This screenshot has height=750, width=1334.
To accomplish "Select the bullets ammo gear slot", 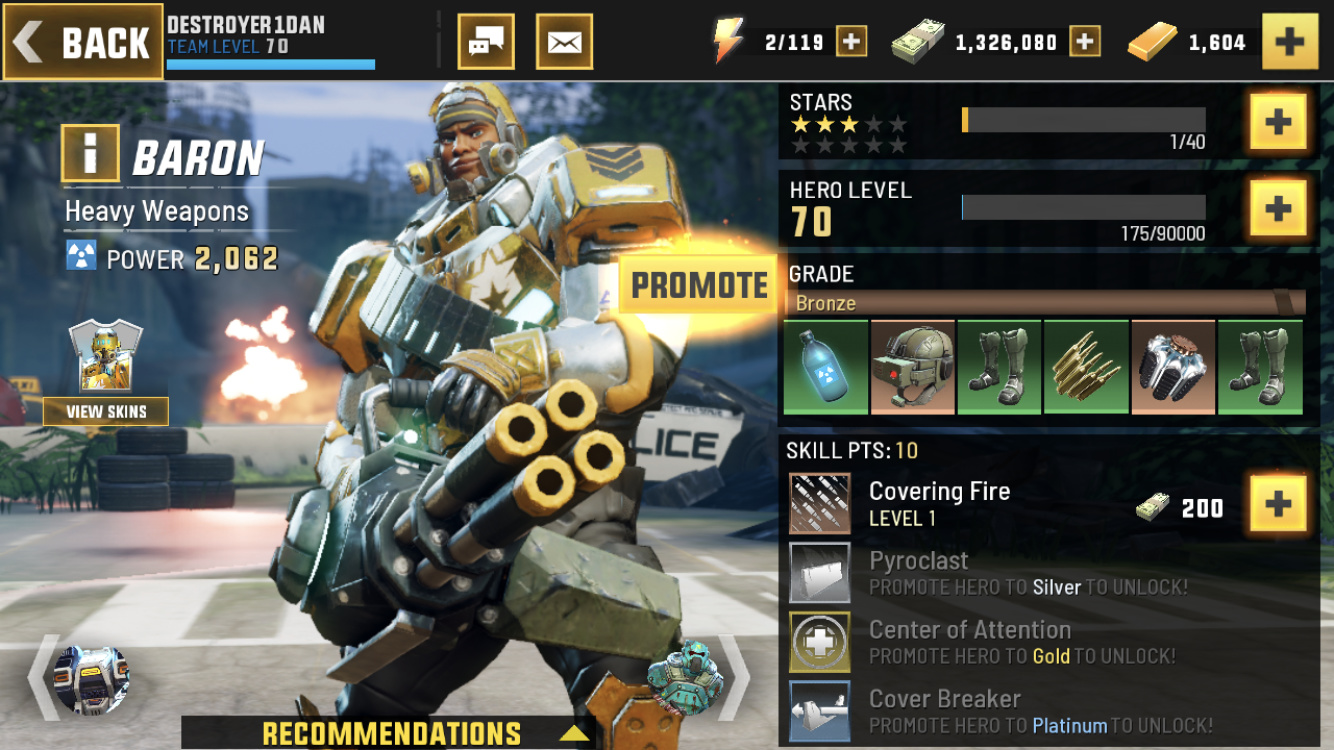I will coord(1086,367).
